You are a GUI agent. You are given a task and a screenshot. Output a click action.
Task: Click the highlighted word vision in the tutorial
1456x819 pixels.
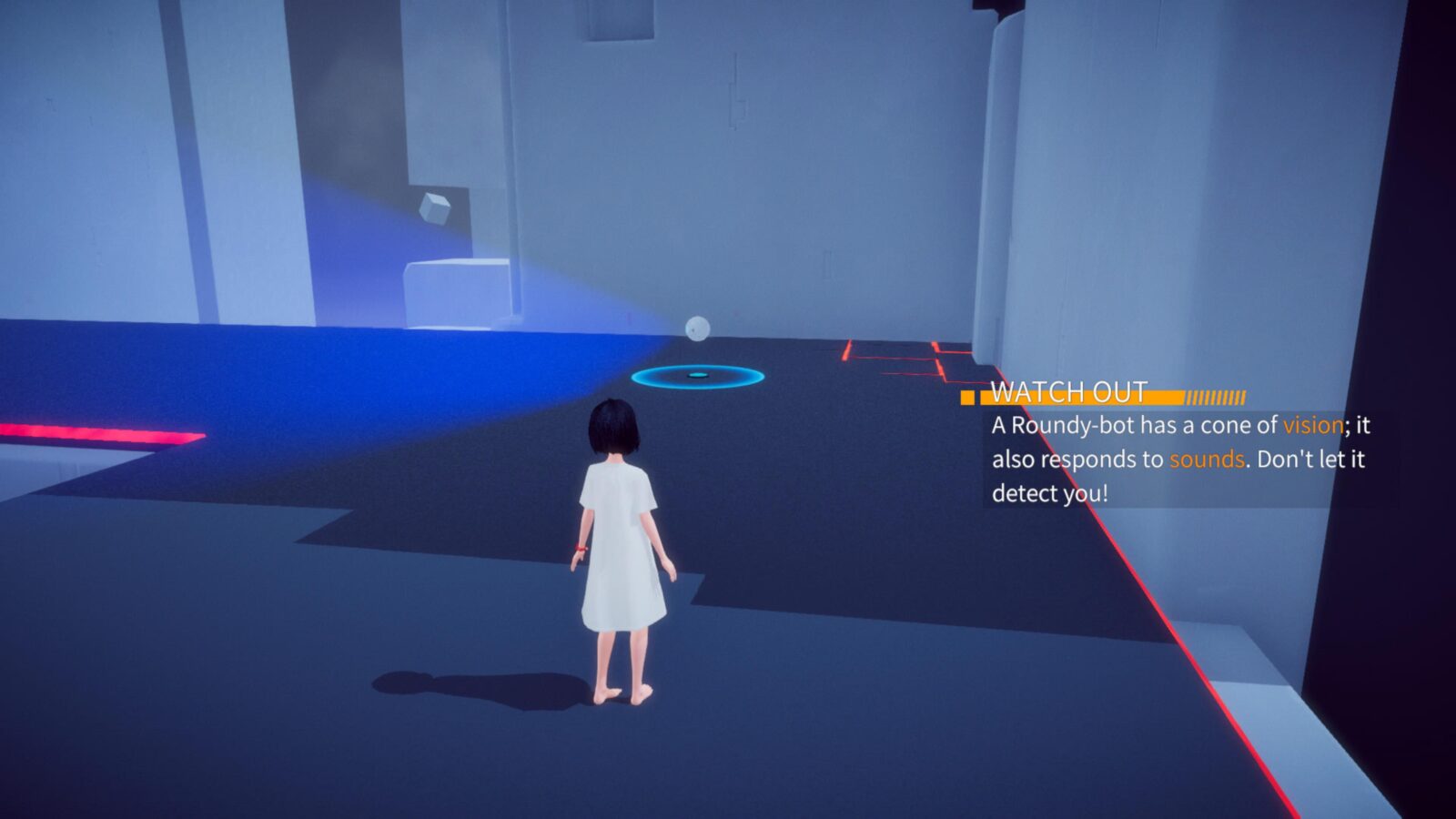coord(1311,423)
